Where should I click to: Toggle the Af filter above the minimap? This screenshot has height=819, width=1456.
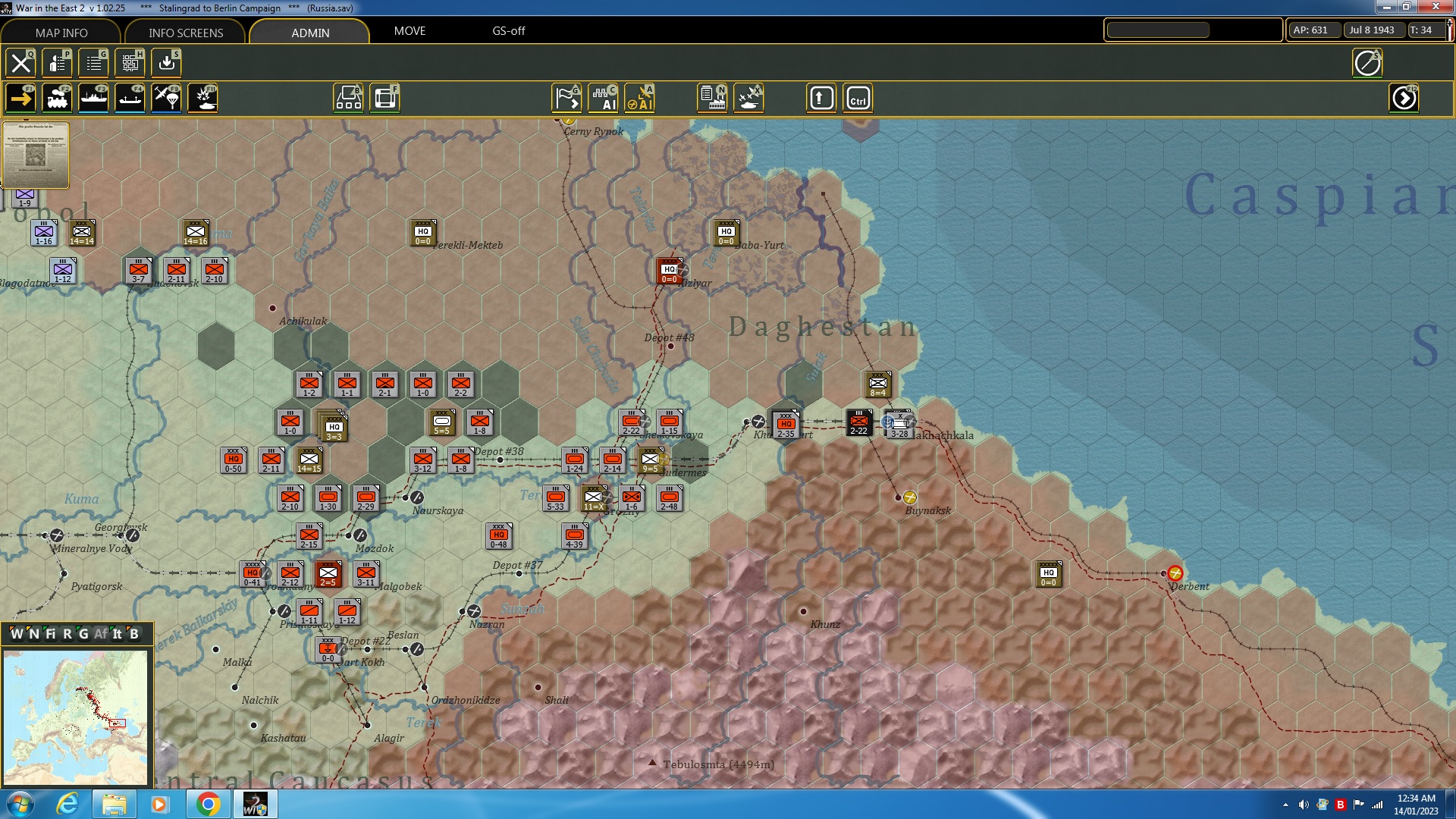click(99, 634)
